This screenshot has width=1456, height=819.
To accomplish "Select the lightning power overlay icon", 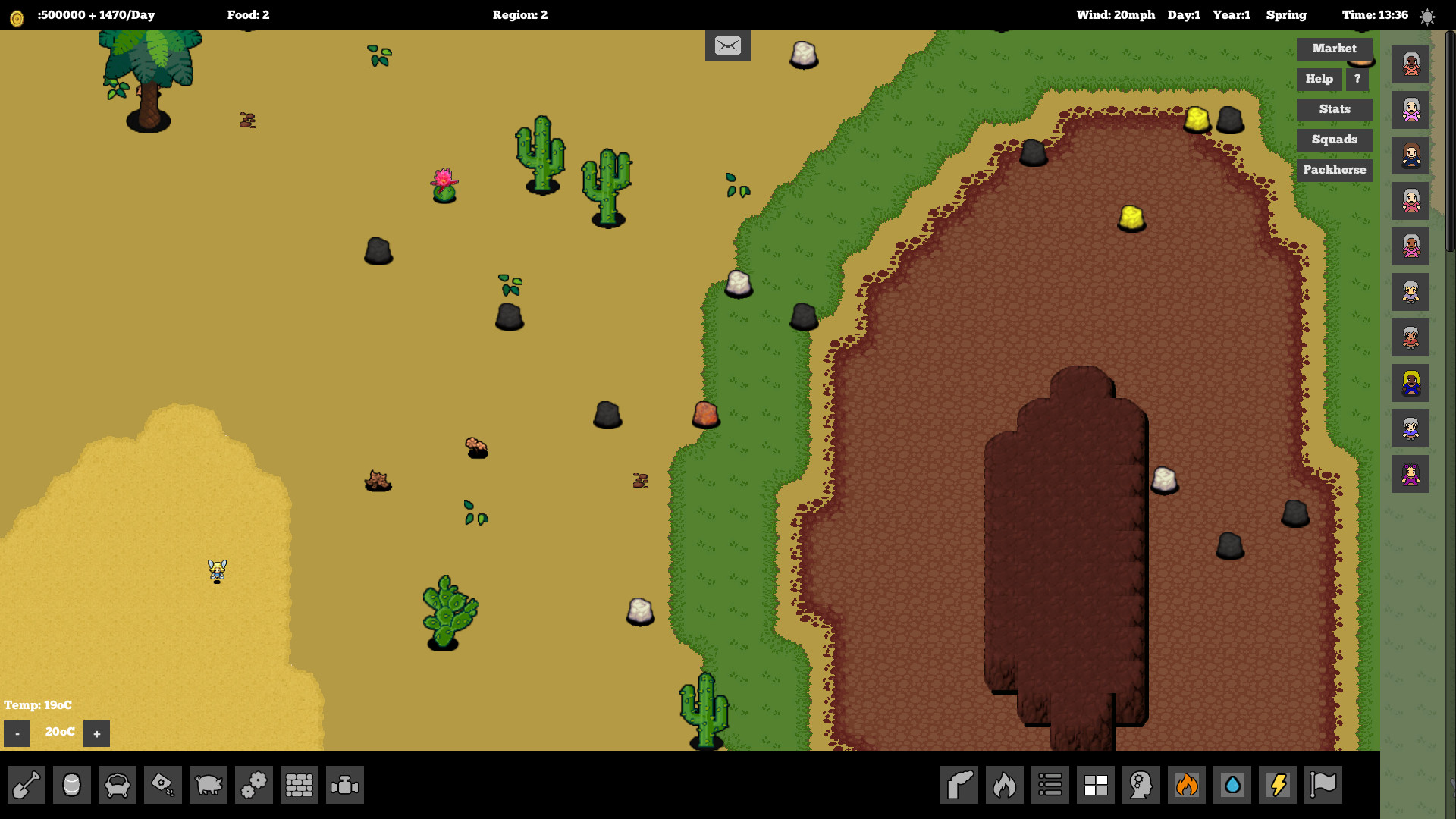I will 1278,785.
